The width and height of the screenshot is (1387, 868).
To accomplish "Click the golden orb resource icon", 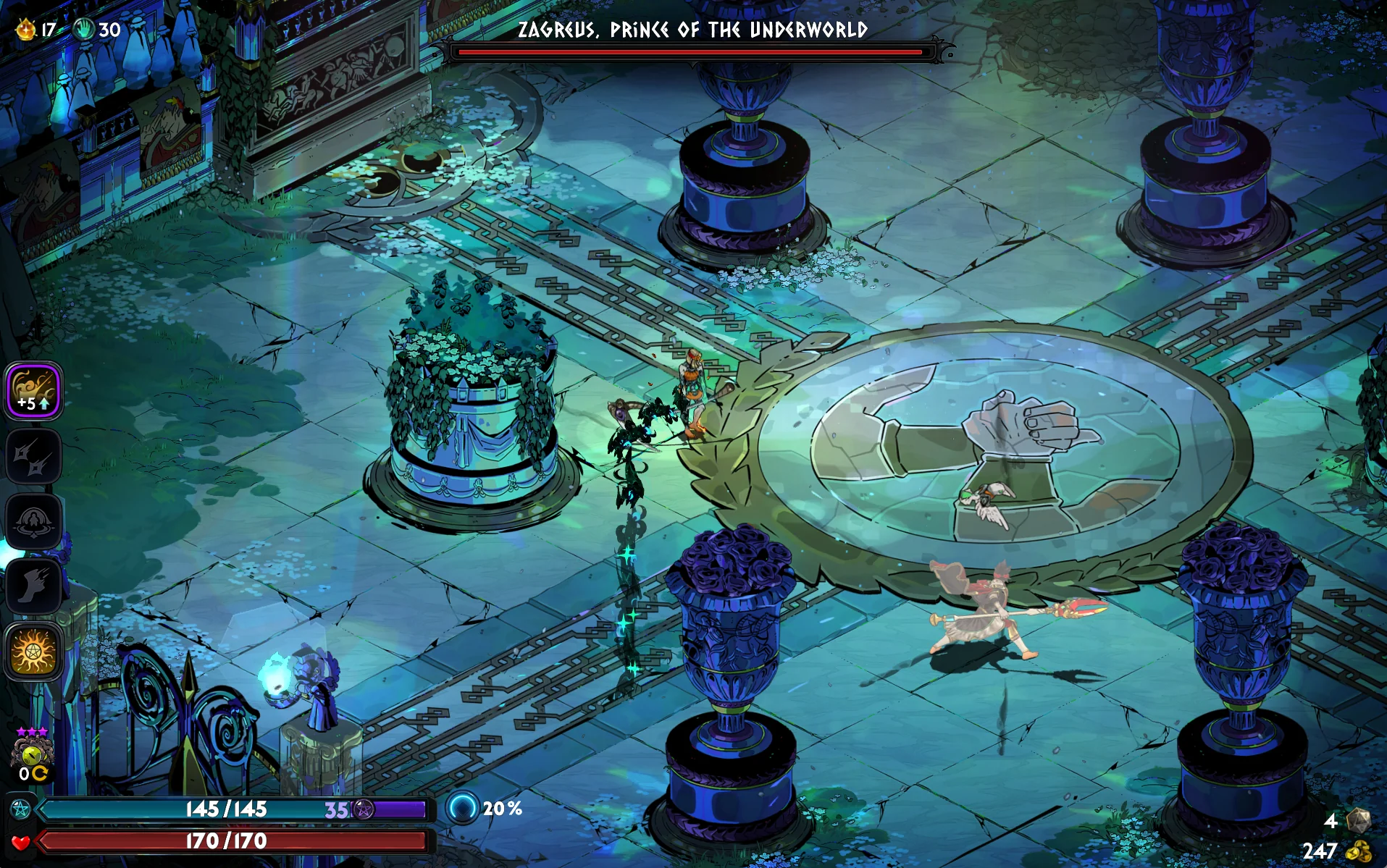I will [26, 30].
